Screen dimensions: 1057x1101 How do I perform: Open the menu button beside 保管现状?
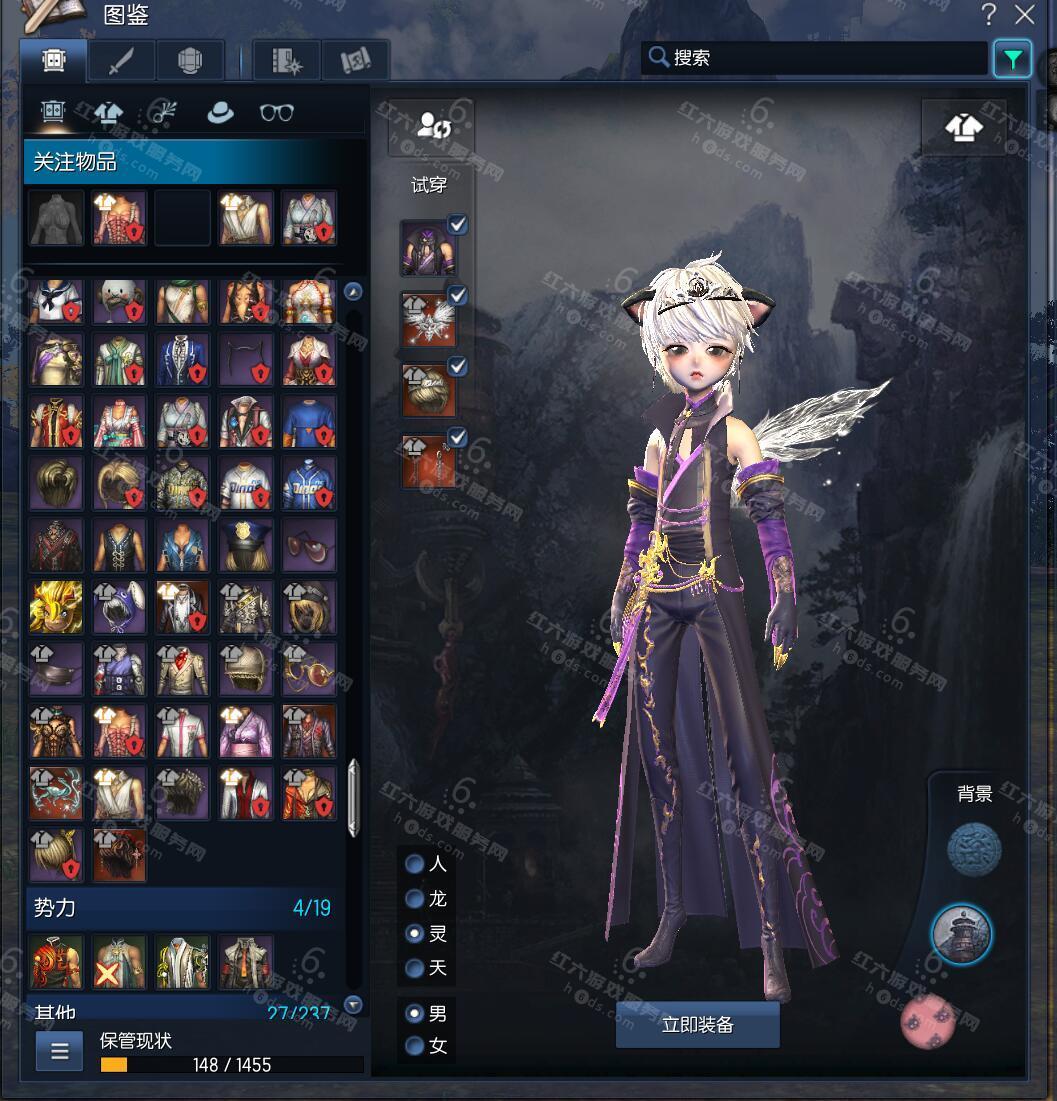[x=59, y=1051]
